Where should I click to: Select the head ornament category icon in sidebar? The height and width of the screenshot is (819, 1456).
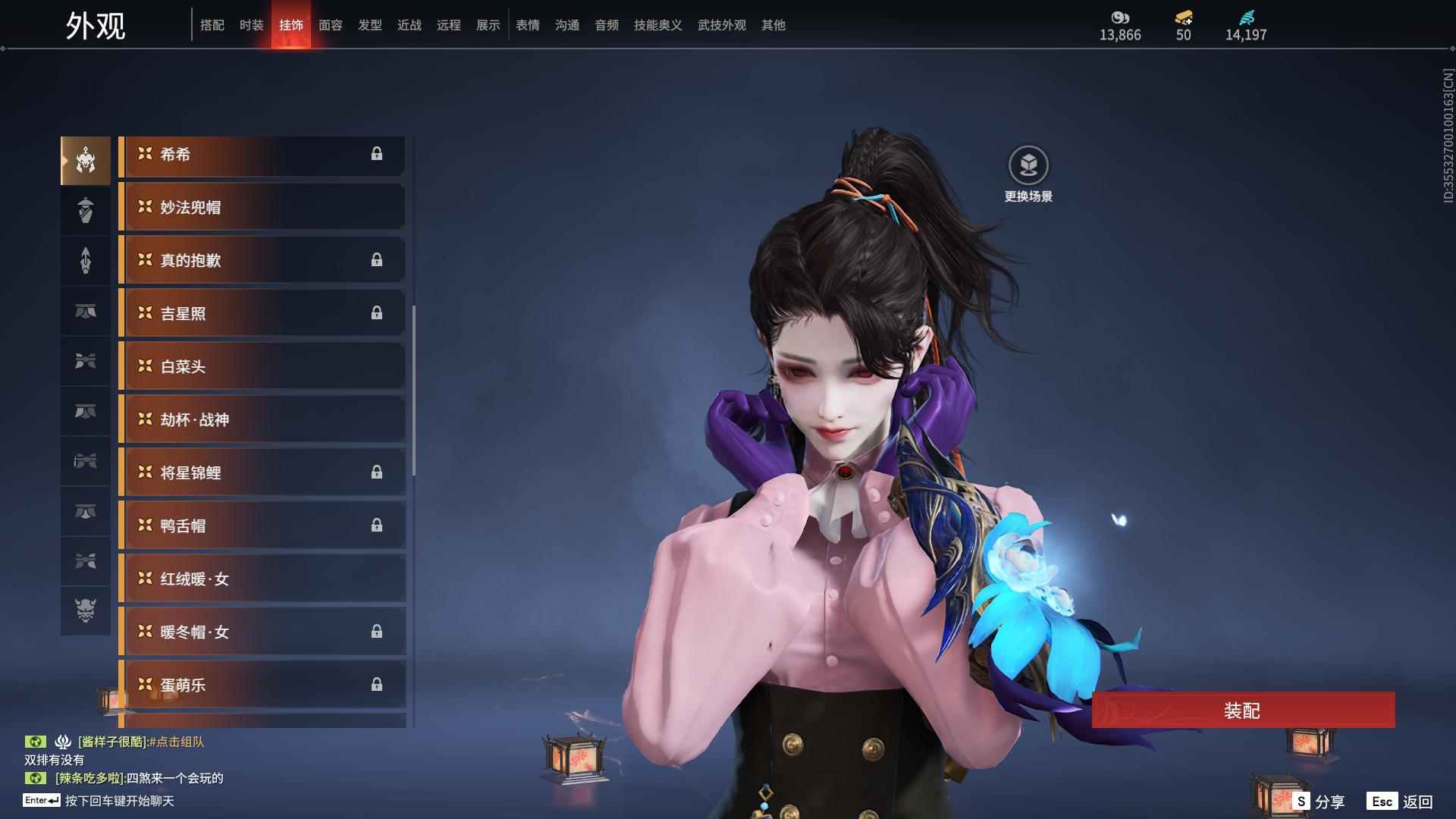(x=85, y=159)
